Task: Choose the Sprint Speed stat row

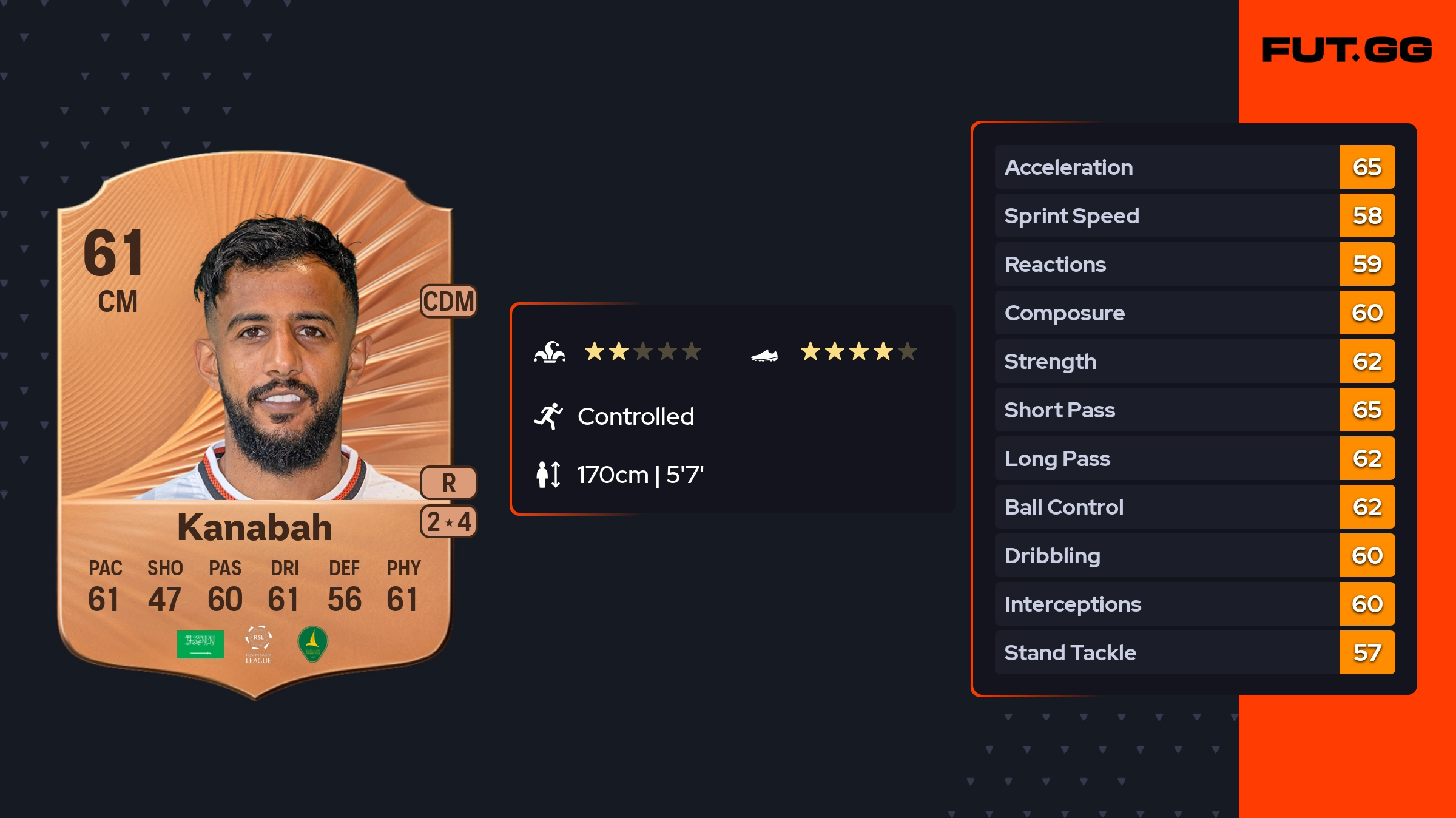Action: (x=1194, y=215)
